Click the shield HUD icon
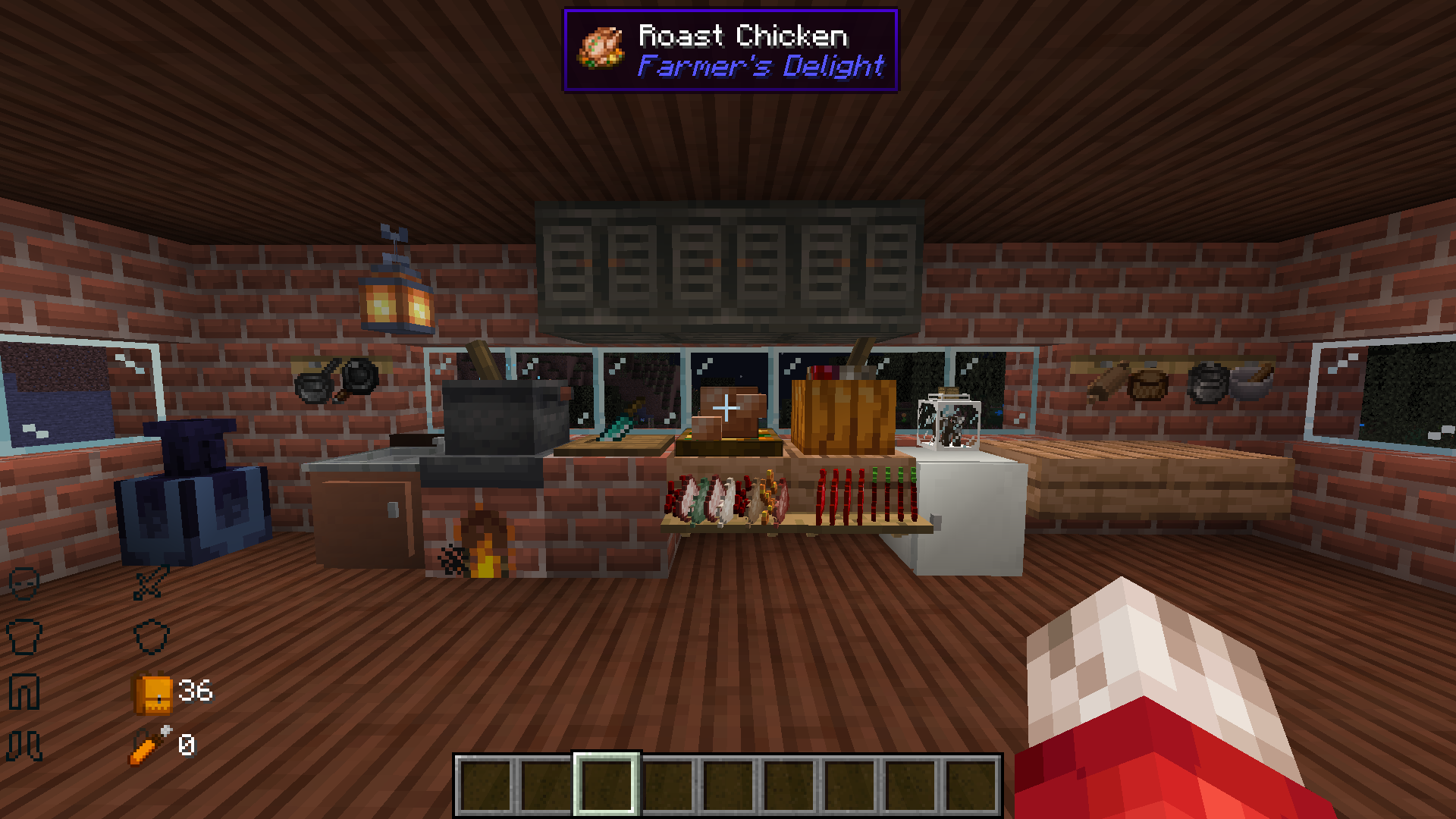The height and width of the screenshot is (819, 1456). (152, 637)
